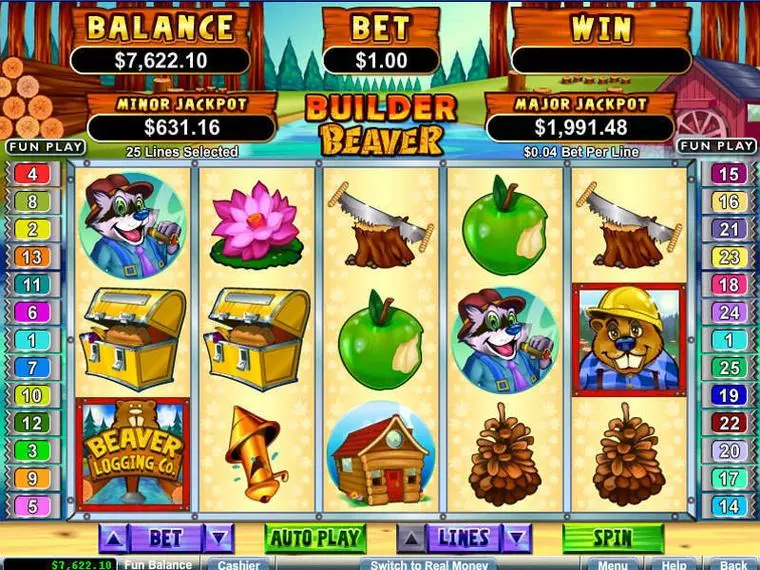Screen dimensions: 760x570
Task: Select payline number 19 on the right
Action: (729, 395)
